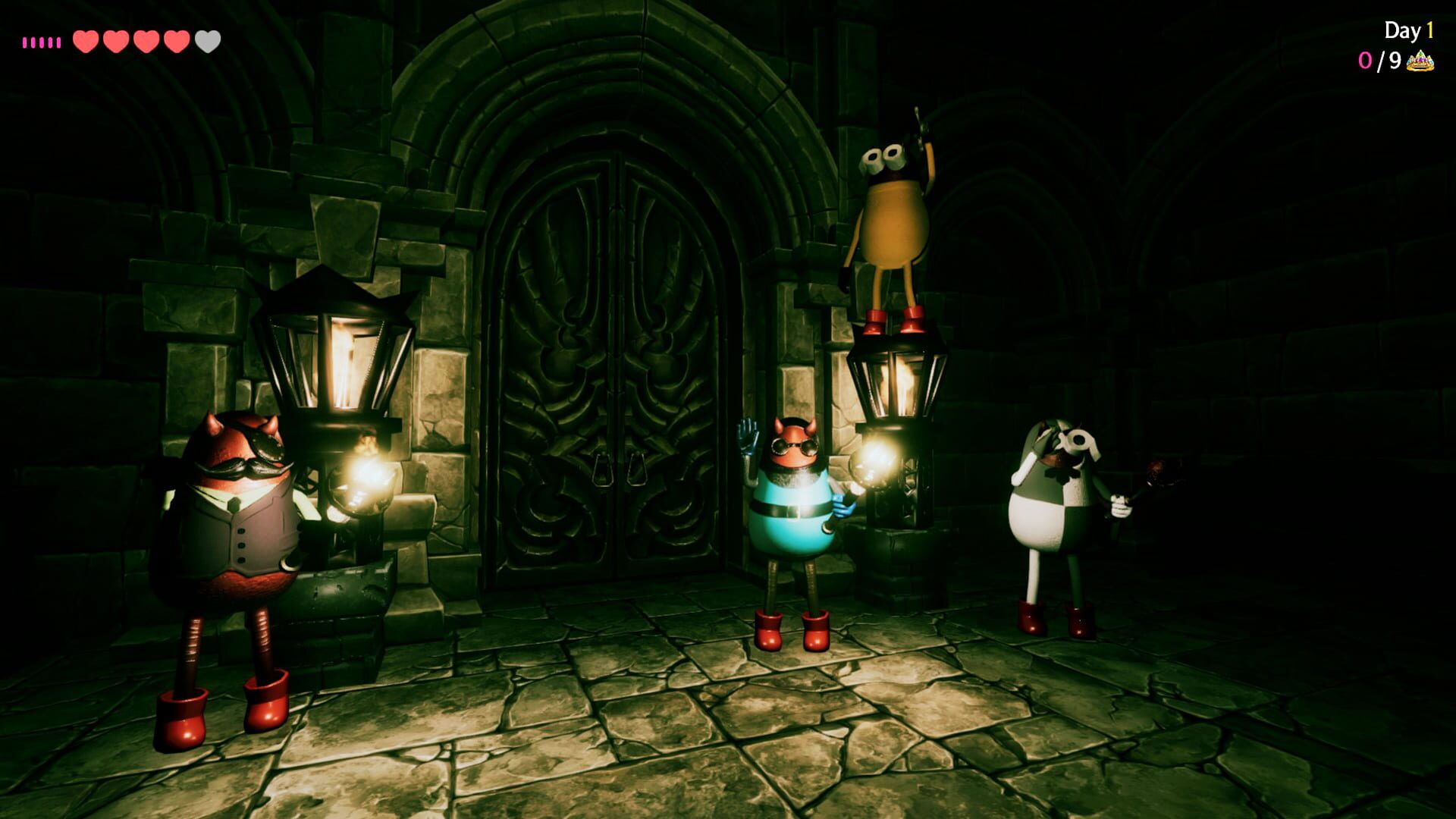The width and height of the screenshot is (1456, 819).
Task: Select the first red heart in the health bar
Action: 85,42
